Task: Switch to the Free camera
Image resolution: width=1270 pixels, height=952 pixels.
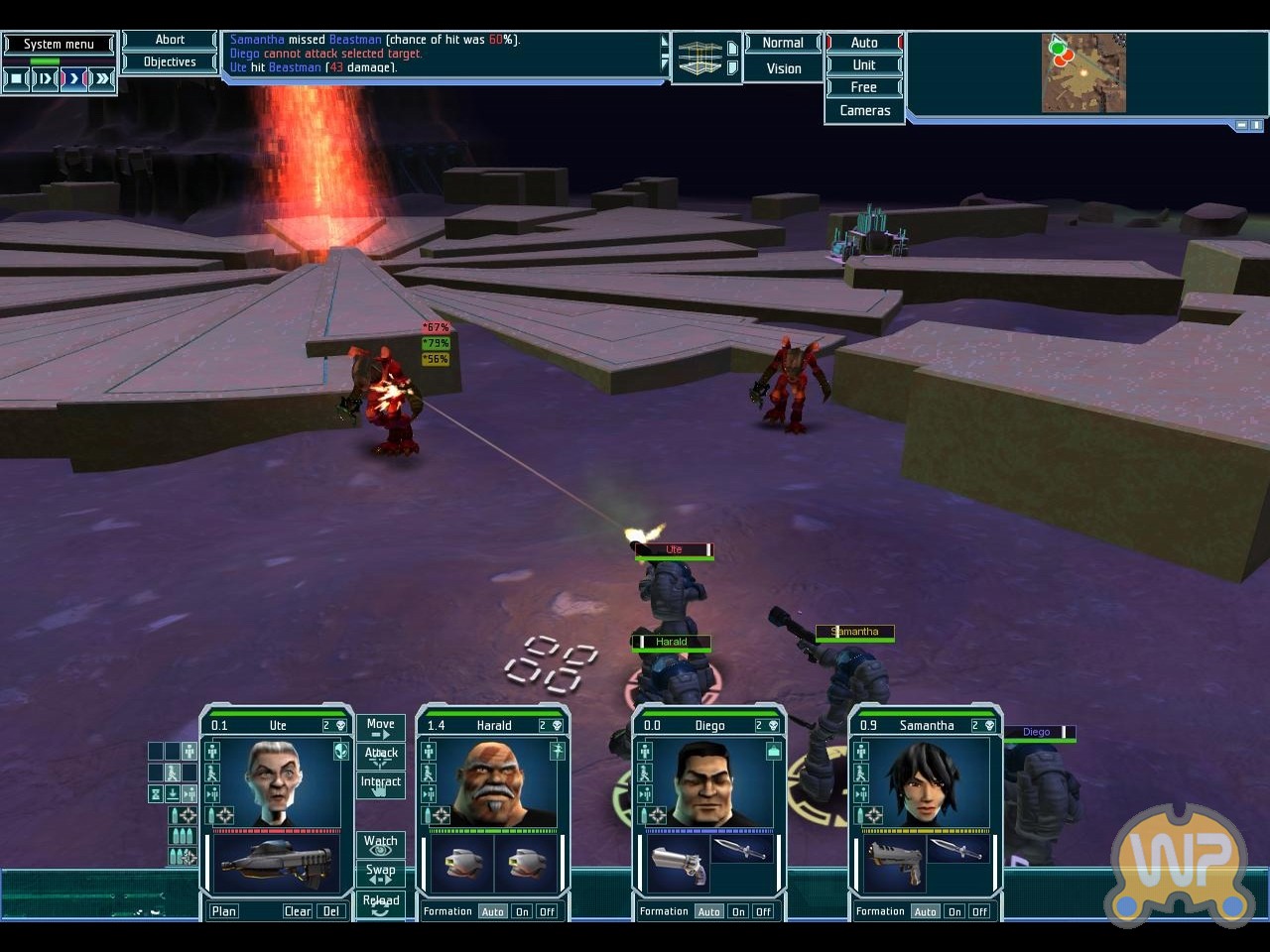Action: [x=864, y=87]
